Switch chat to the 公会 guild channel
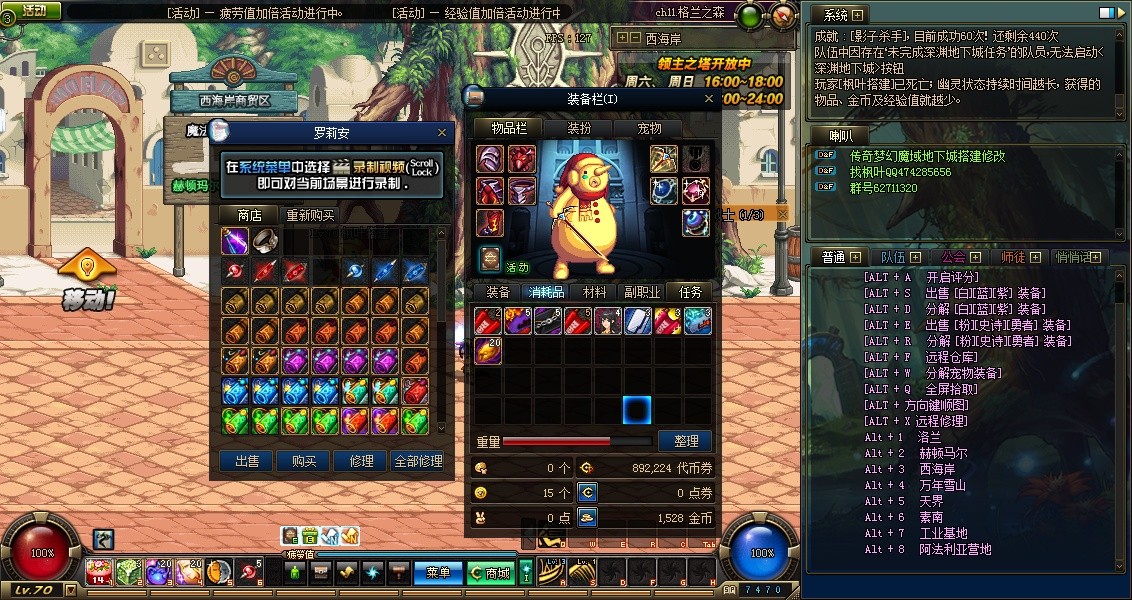This screenshot has height=600, width=1132. (954, 257)
